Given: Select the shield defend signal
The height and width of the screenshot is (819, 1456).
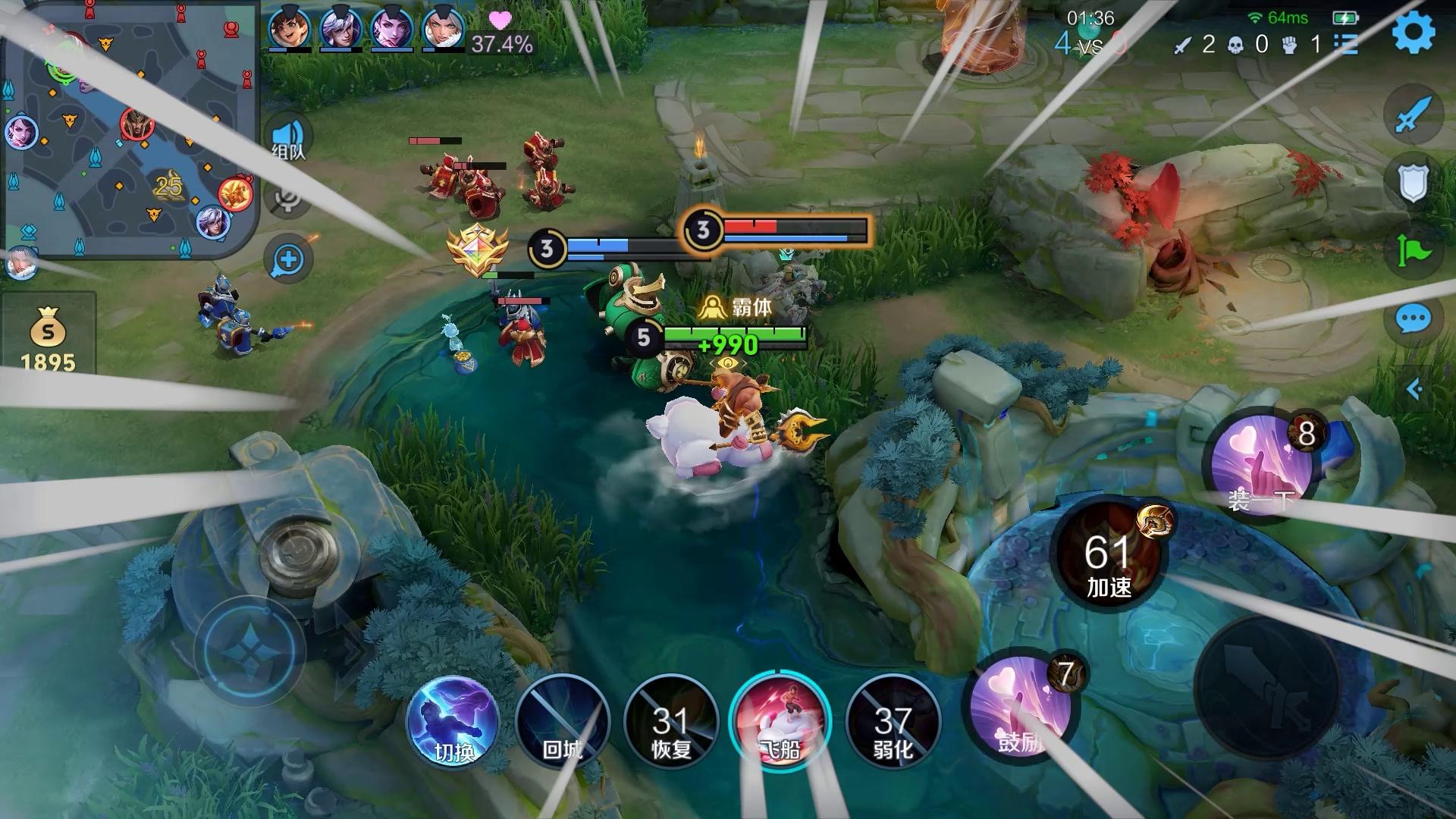Looking at the screenshot, I should coord(1413,182).
